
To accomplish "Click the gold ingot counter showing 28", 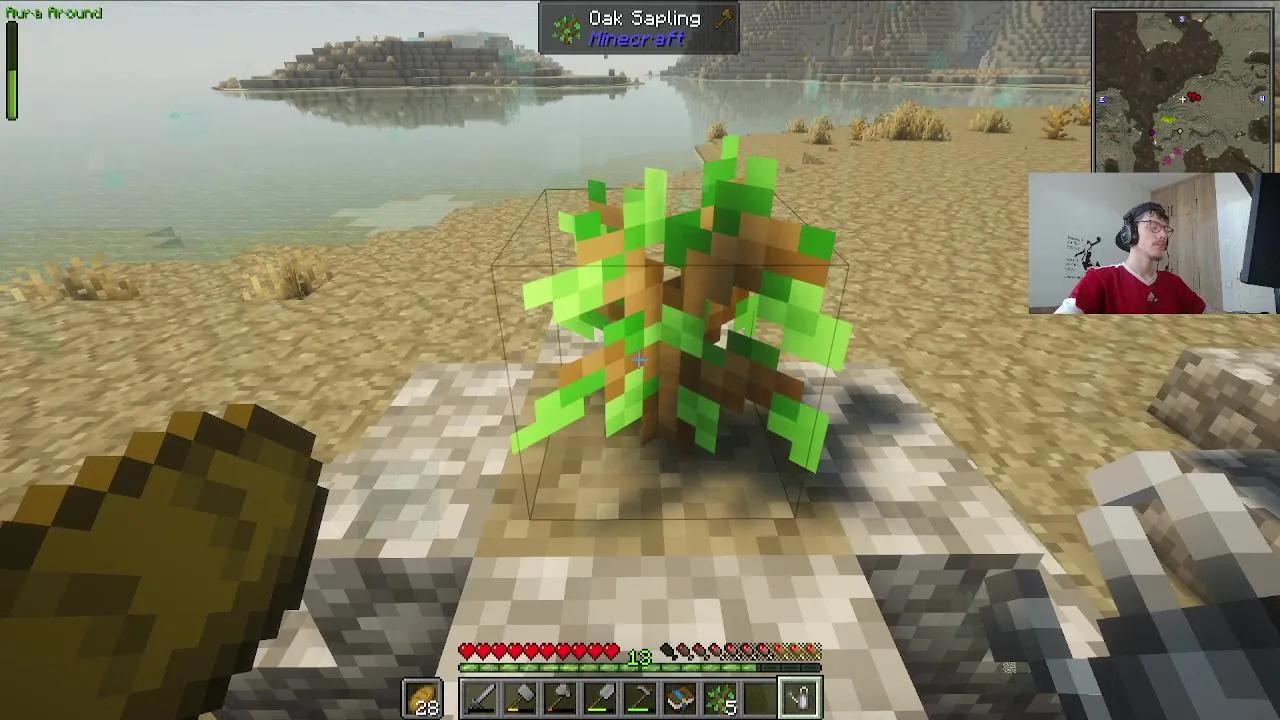I will [423, 697].
